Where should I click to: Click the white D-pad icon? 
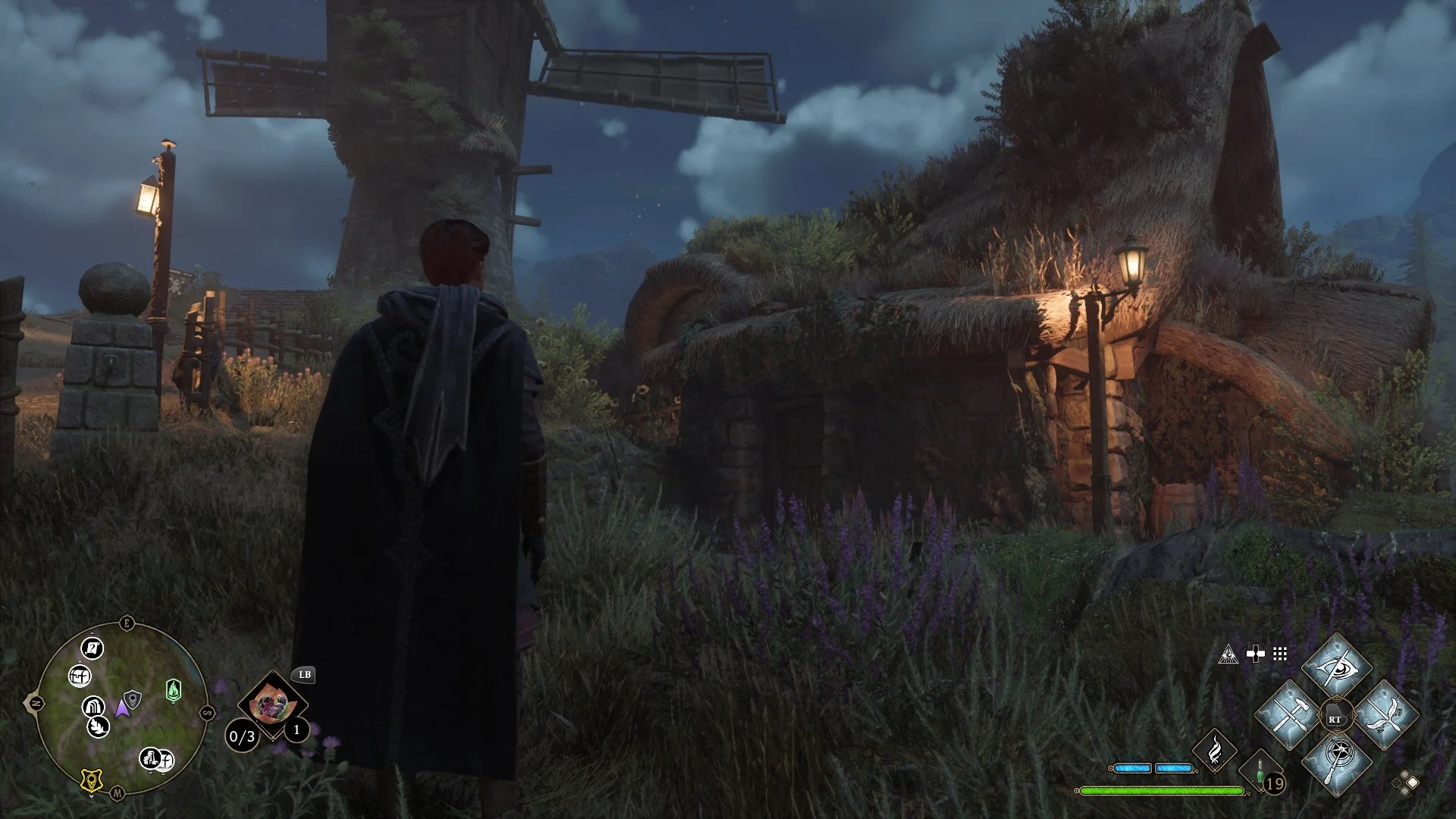(x=1255, y=654)
